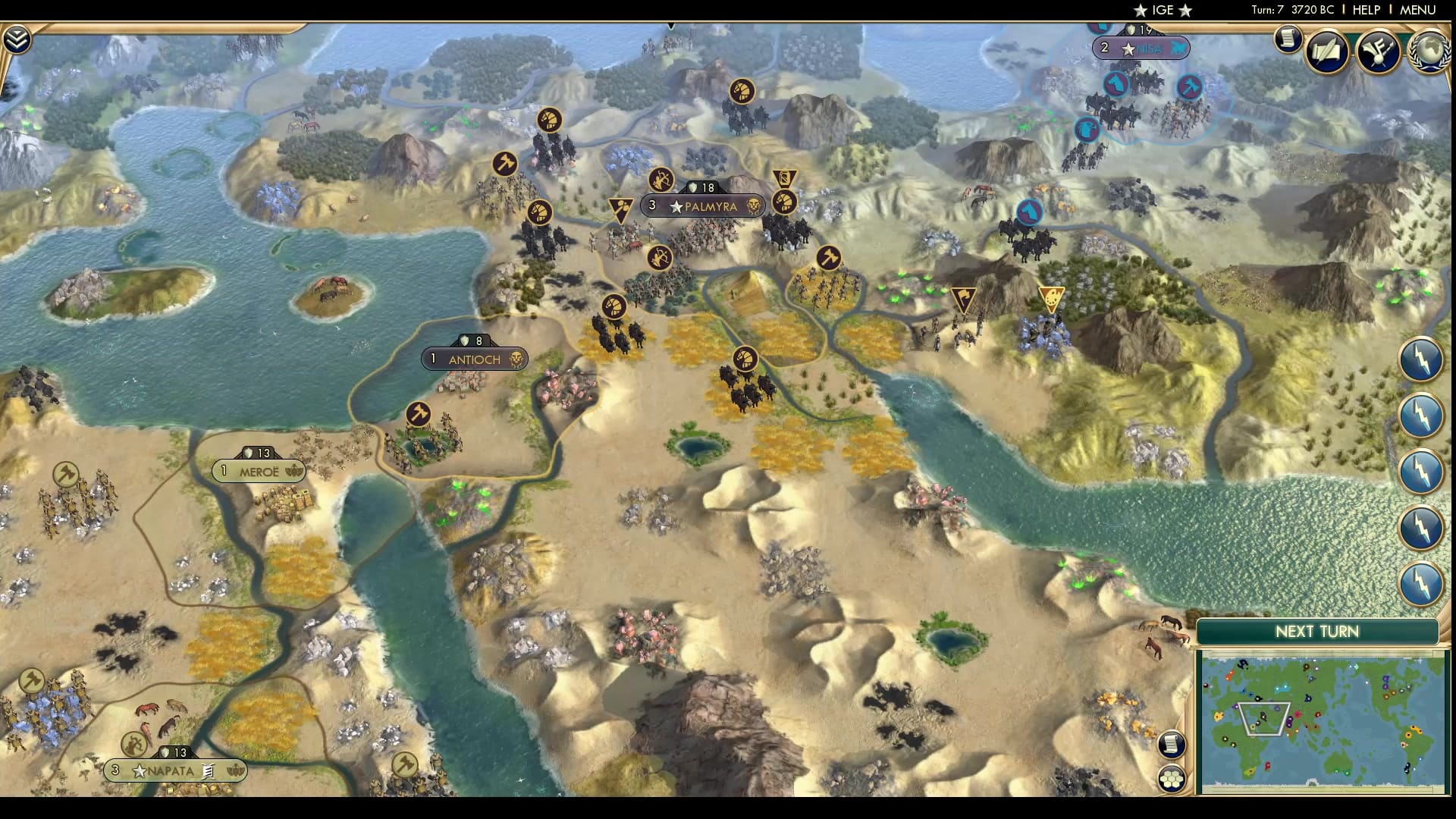Open the Notification Log scroll icon
This screenshot has width=1456, height=819.
pyautogui.click(x=1288, y=39)
